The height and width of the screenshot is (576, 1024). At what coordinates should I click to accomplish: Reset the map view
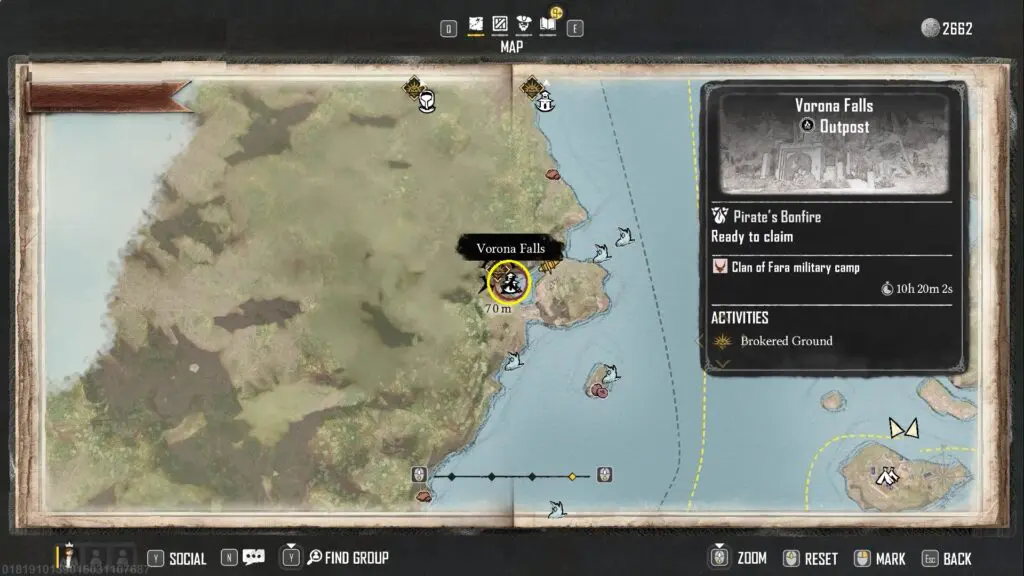click(x=810, y=558)
